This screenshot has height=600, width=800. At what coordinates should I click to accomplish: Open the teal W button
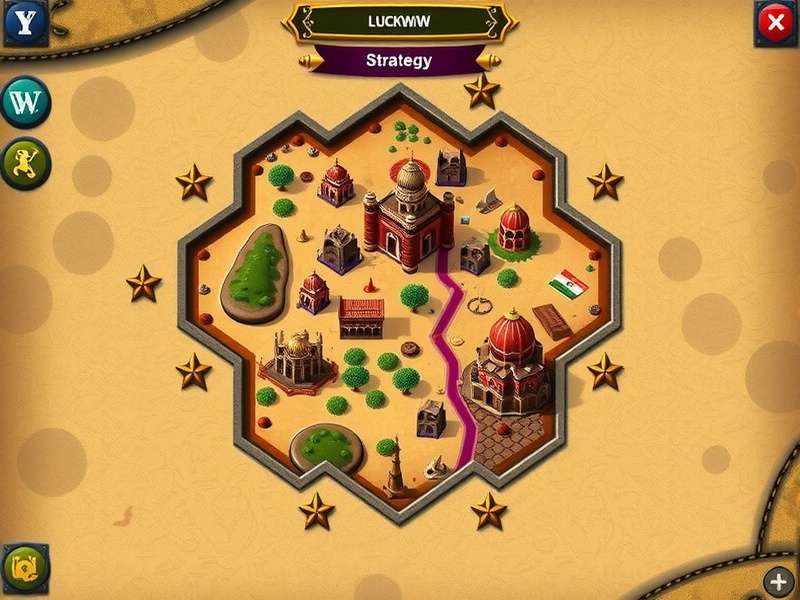pyautogui.click(x=25, y=101)
